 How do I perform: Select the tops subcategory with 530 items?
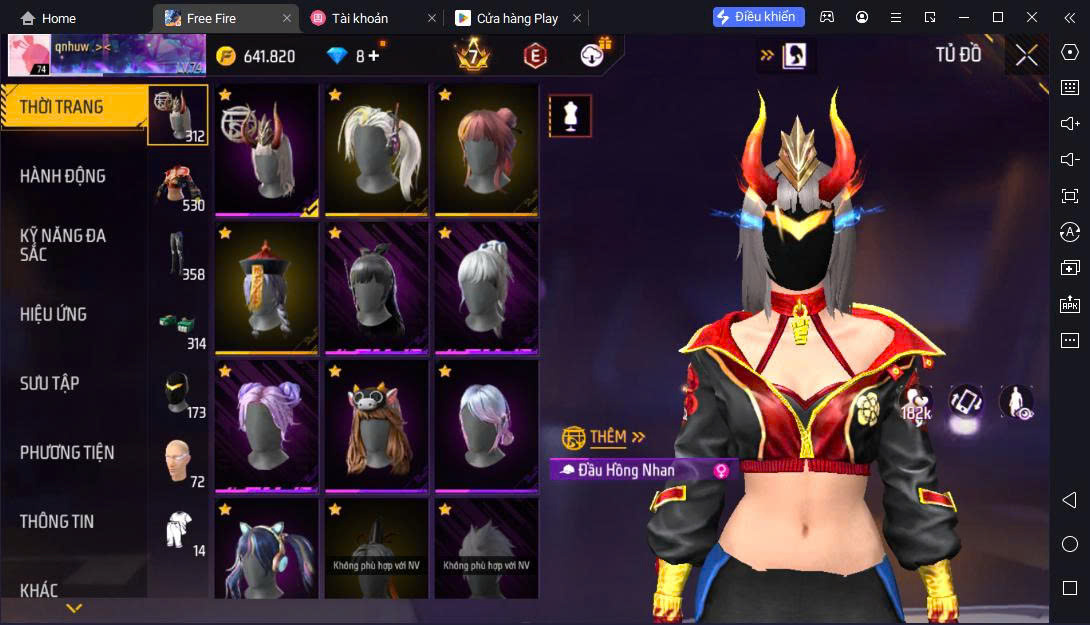click(x=178, y=185)
